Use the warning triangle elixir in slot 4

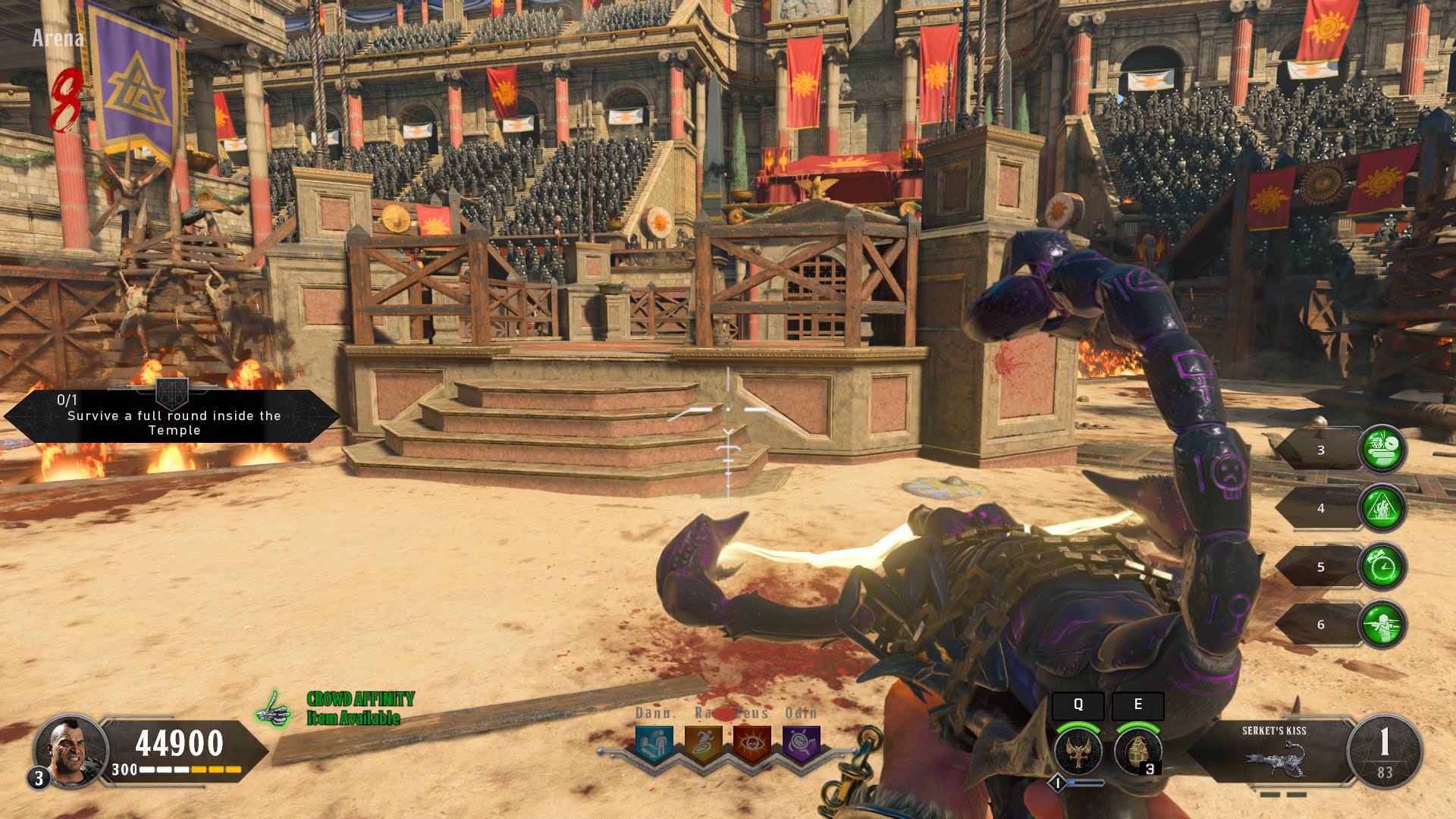1382,508
